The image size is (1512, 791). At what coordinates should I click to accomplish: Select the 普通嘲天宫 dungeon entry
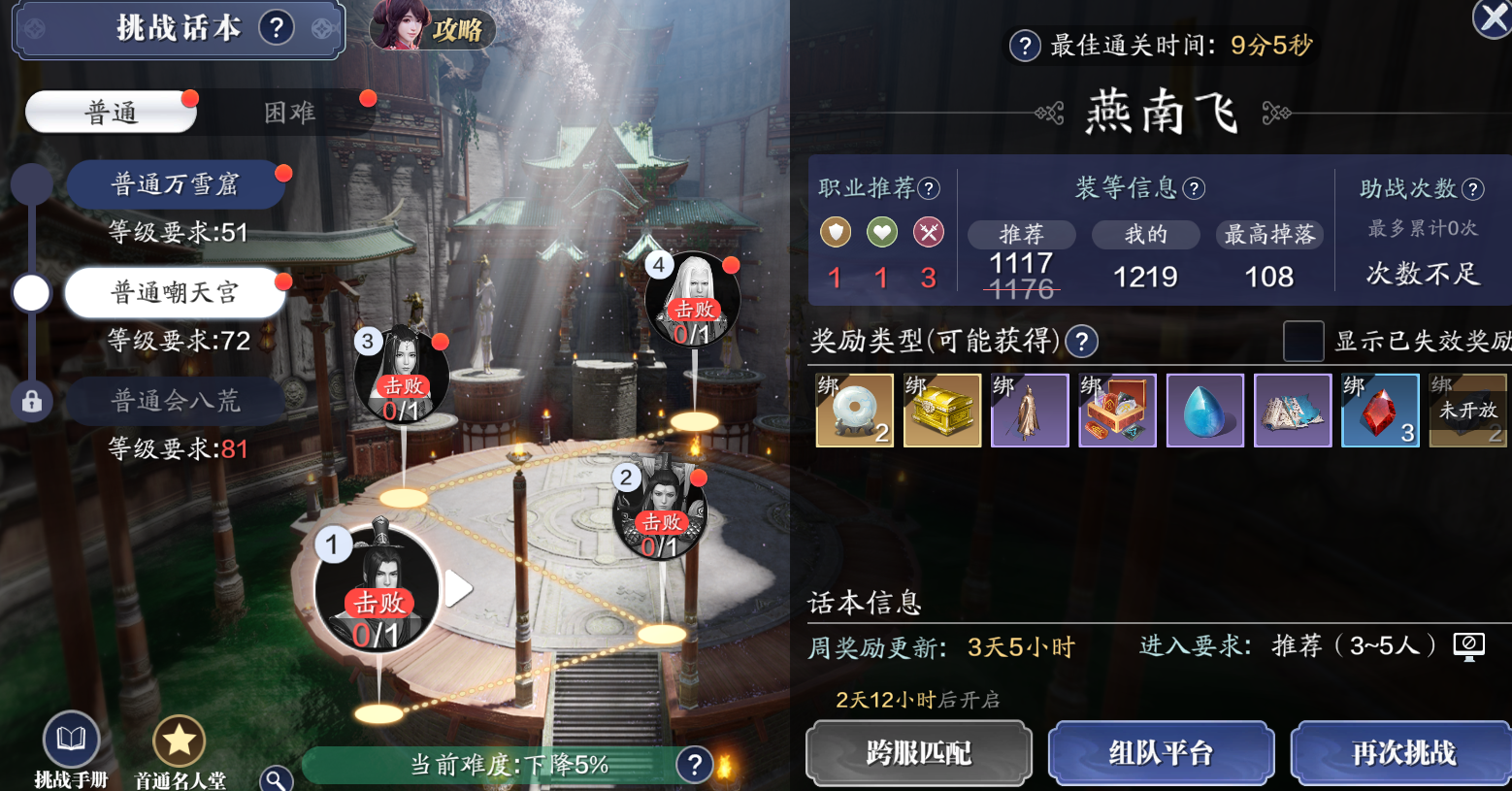pos(175,293)
